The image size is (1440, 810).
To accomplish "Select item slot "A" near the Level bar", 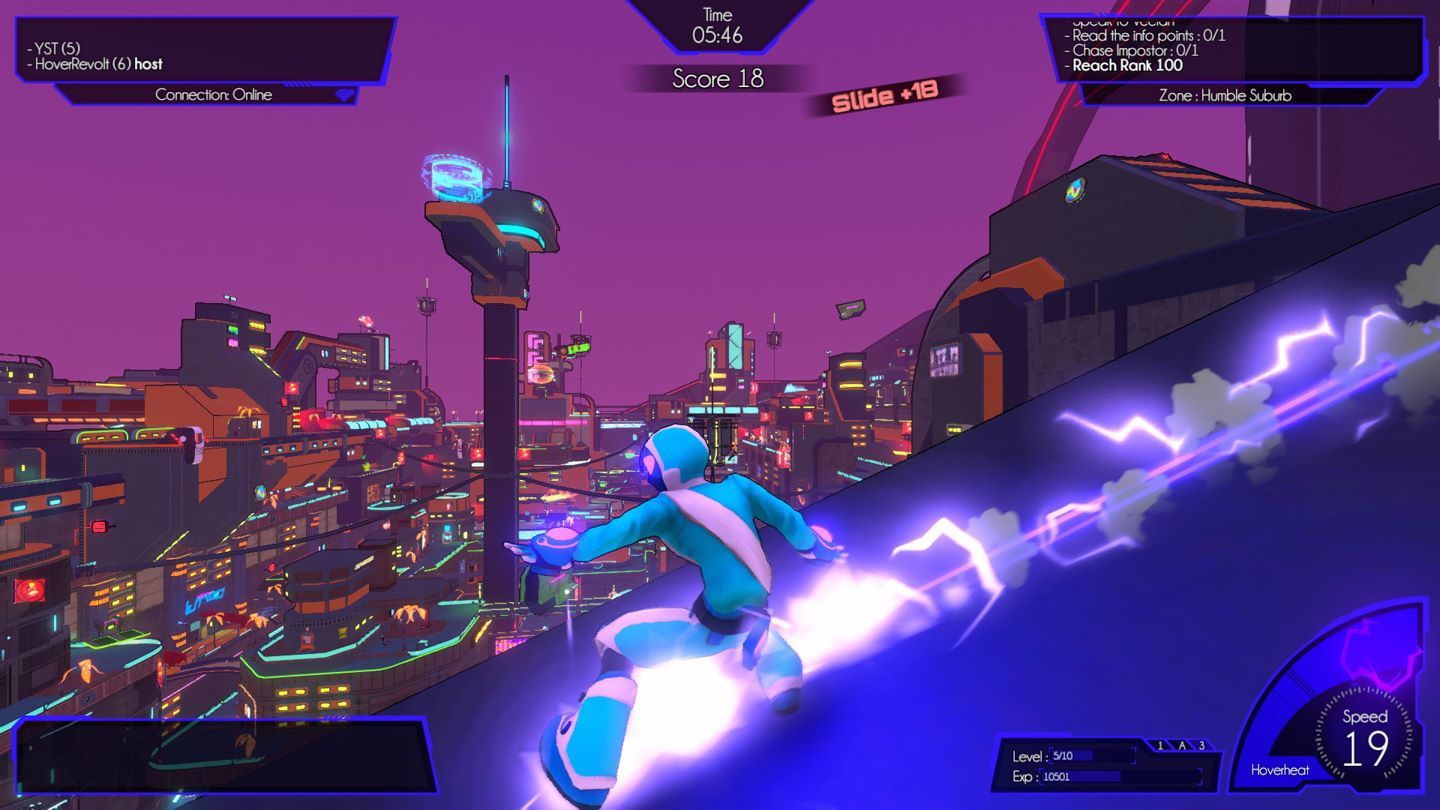I will coord(1182,745).
